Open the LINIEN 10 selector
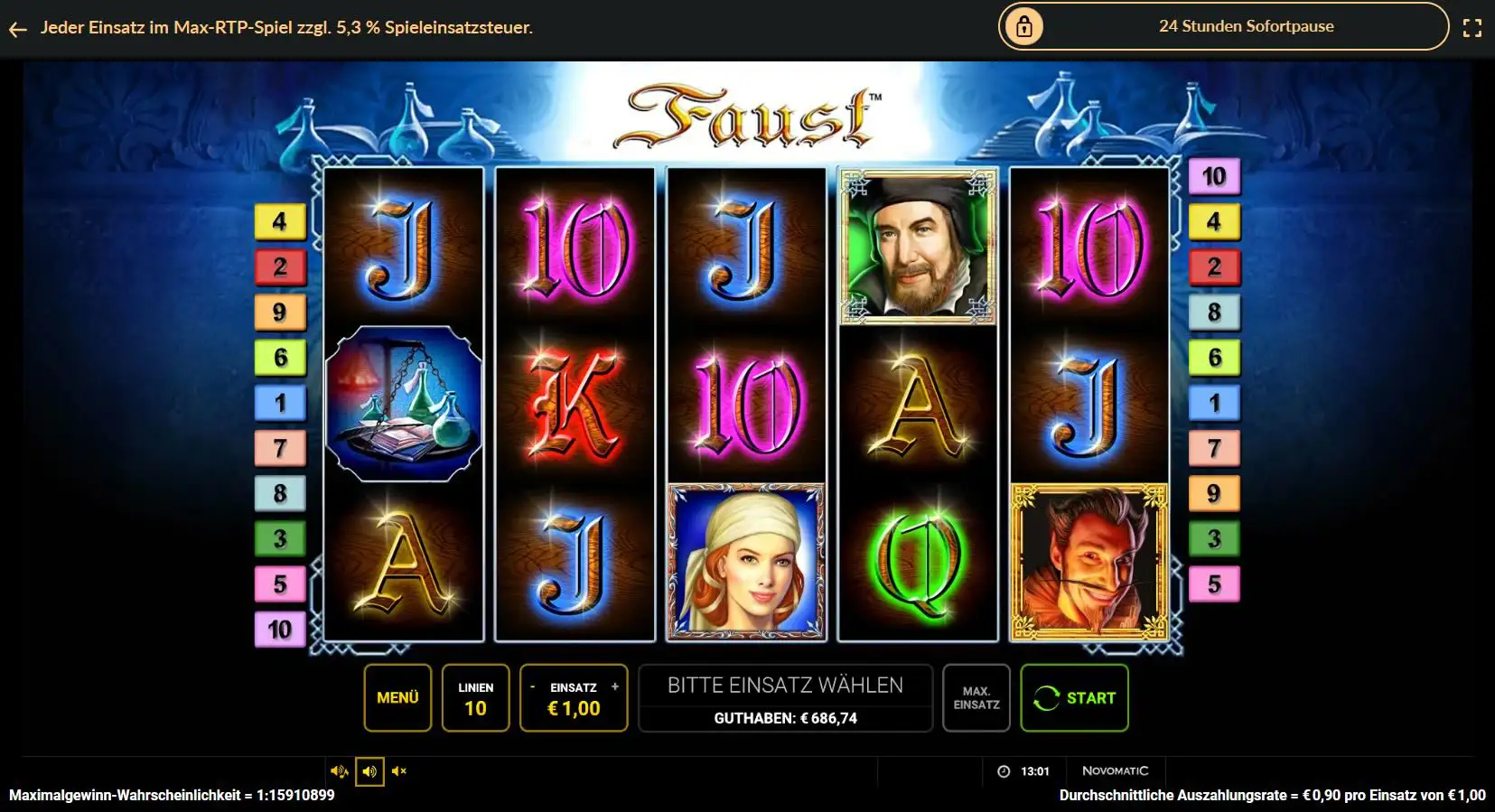Viewport: 1495px width, 812px height. 476,697
